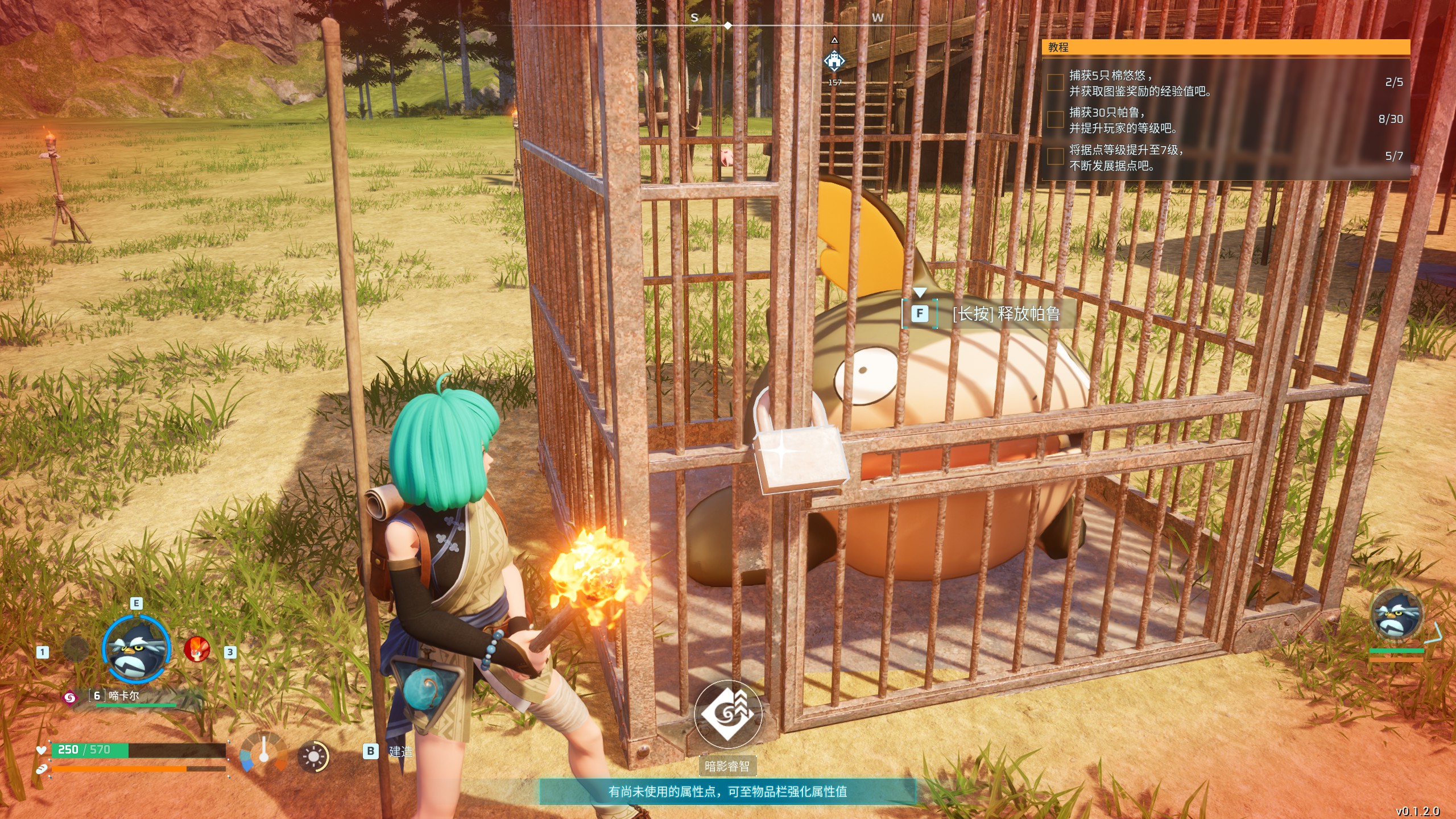Select the 捕获5只棉悠悠 tutorial objective
1456x819 pixels.
pos(1140,83)
